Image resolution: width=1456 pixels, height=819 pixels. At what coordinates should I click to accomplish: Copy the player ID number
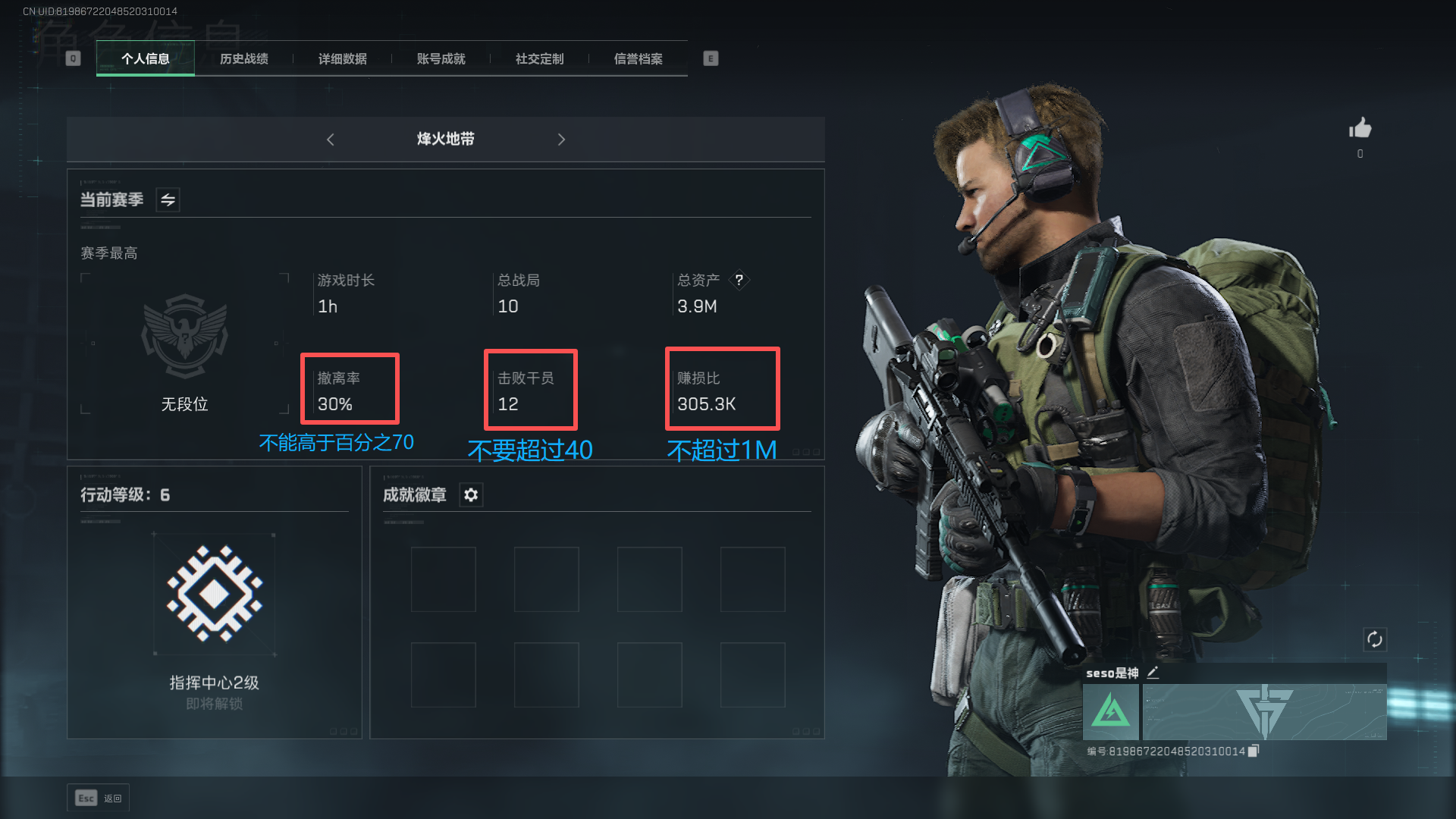point(1254,751)
